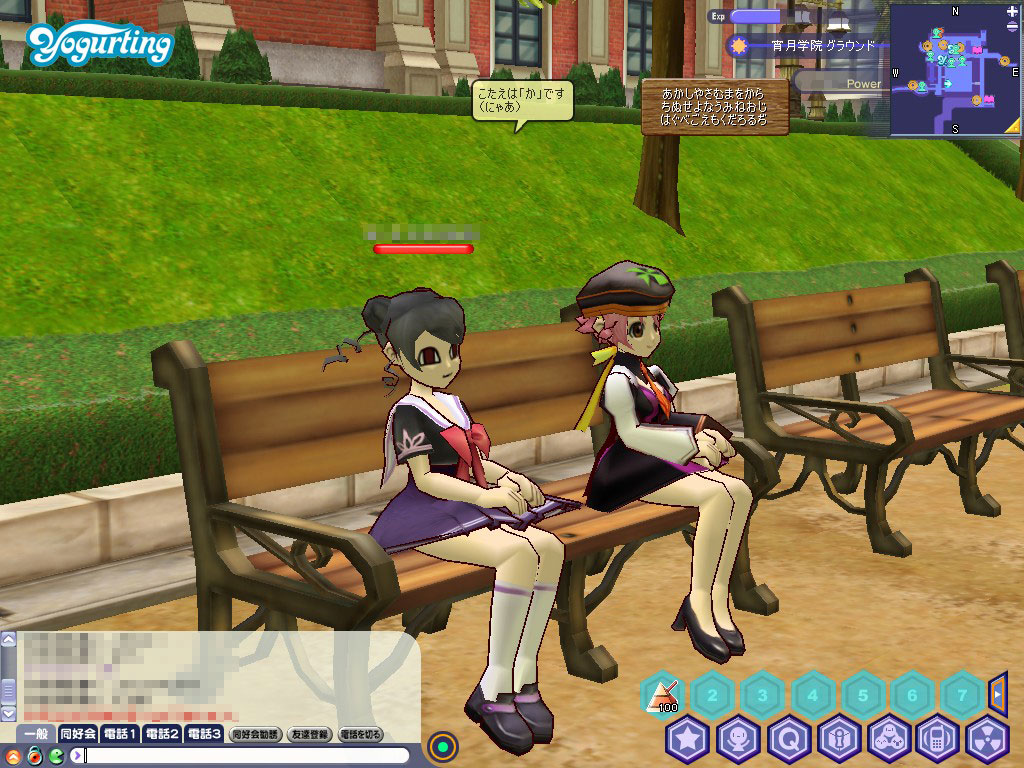This screenshot has height=768, width=1024.
Task: Choose the 電話3 chat tab
Action: (x=203, y=734)
